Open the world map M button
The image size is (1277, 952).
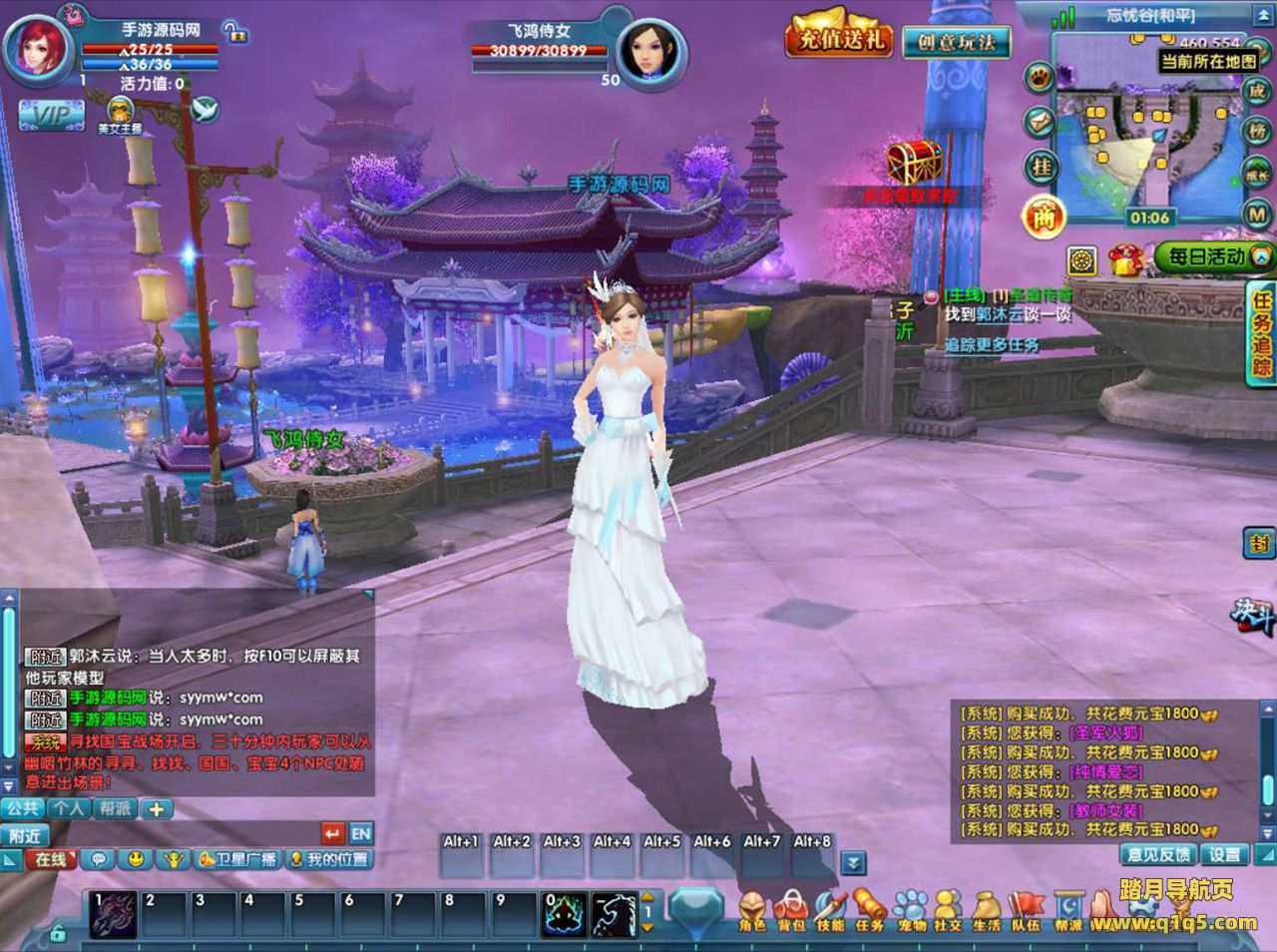coord(1256,214)
